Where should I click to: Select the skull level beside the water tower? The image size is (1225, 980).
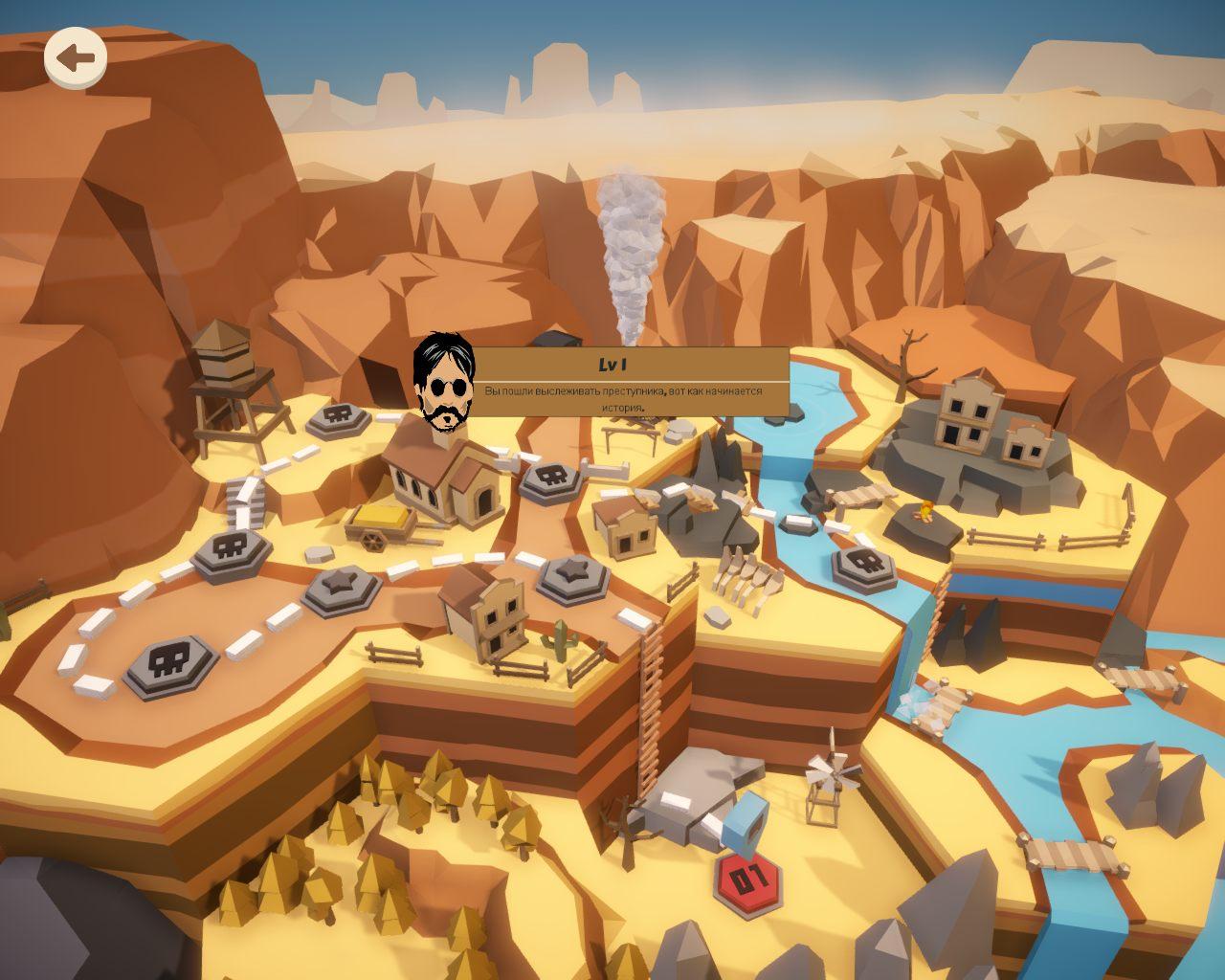click(x=337, y=415)
